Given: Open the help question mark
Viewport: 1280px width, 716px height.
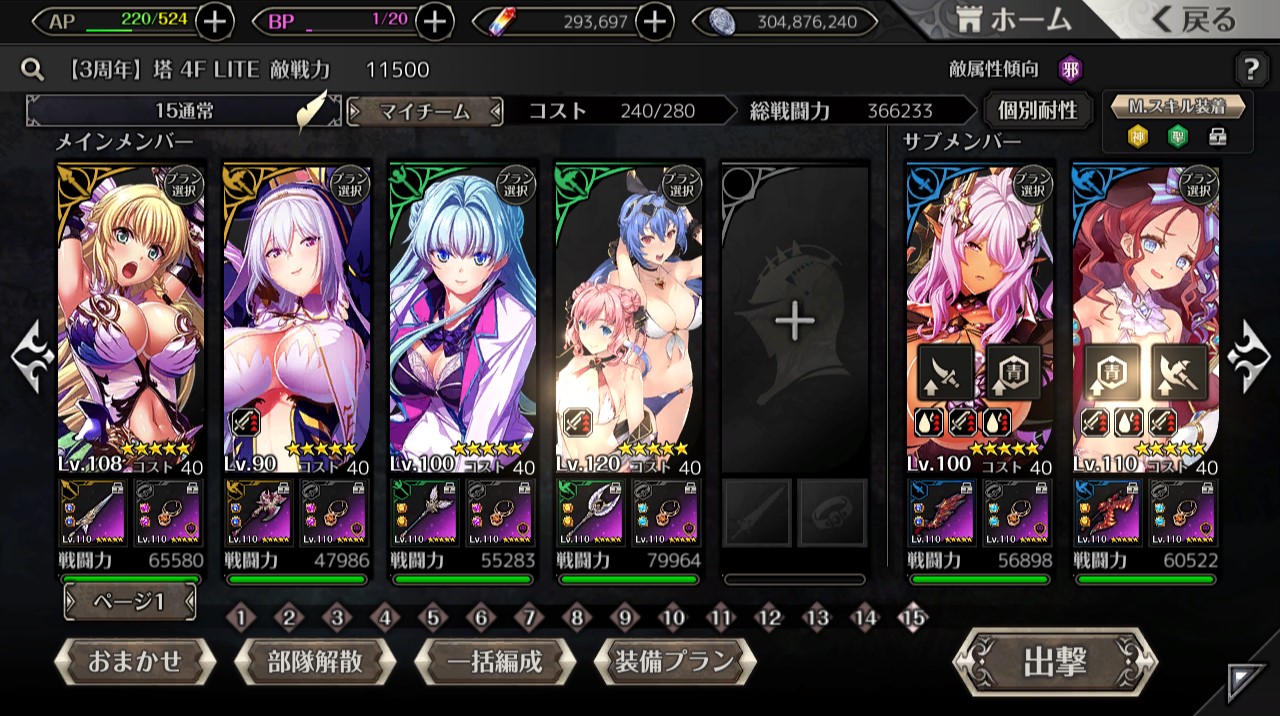Looking at the screenshot, I should pyautogui.click(x=1251, y=69).
